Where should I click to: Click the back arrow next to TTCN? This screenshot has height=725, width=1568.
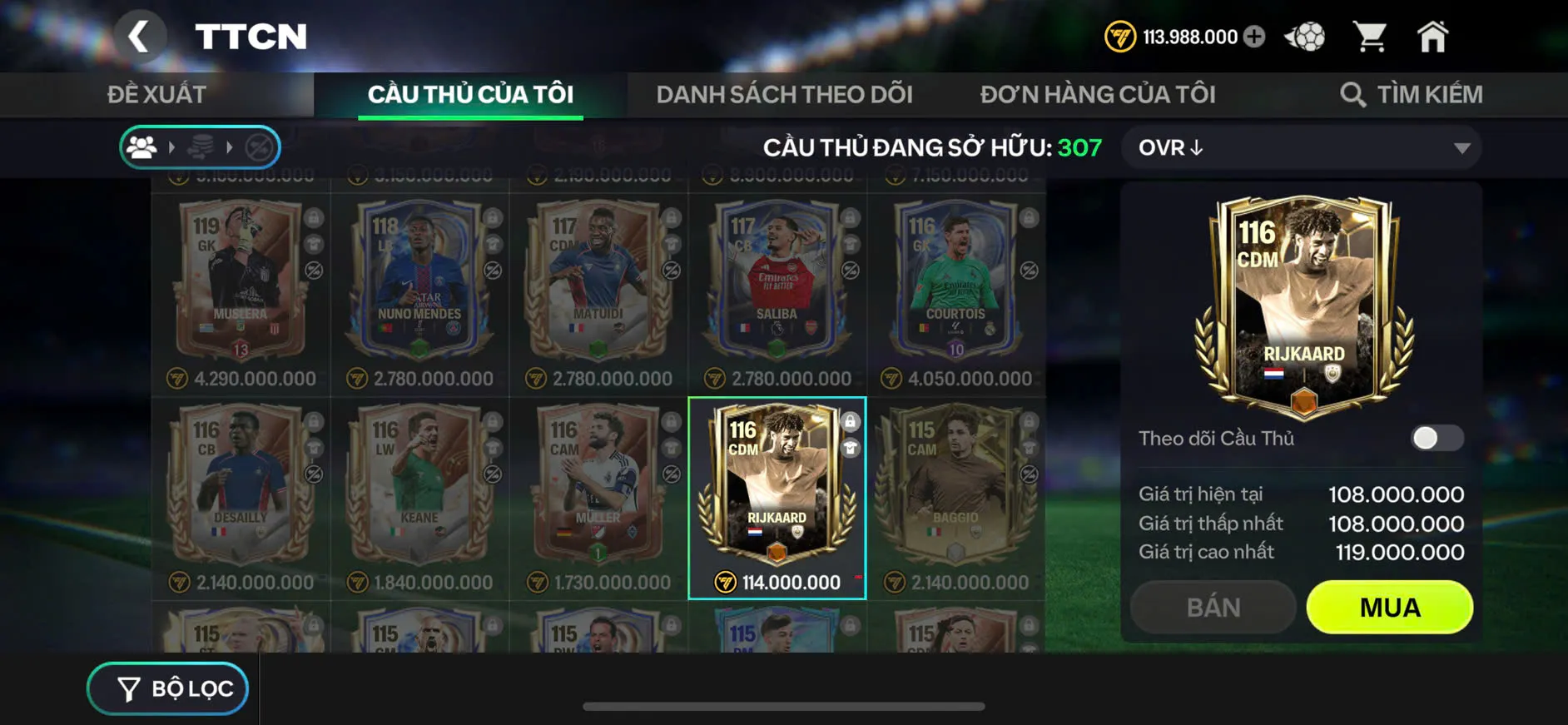140,37
